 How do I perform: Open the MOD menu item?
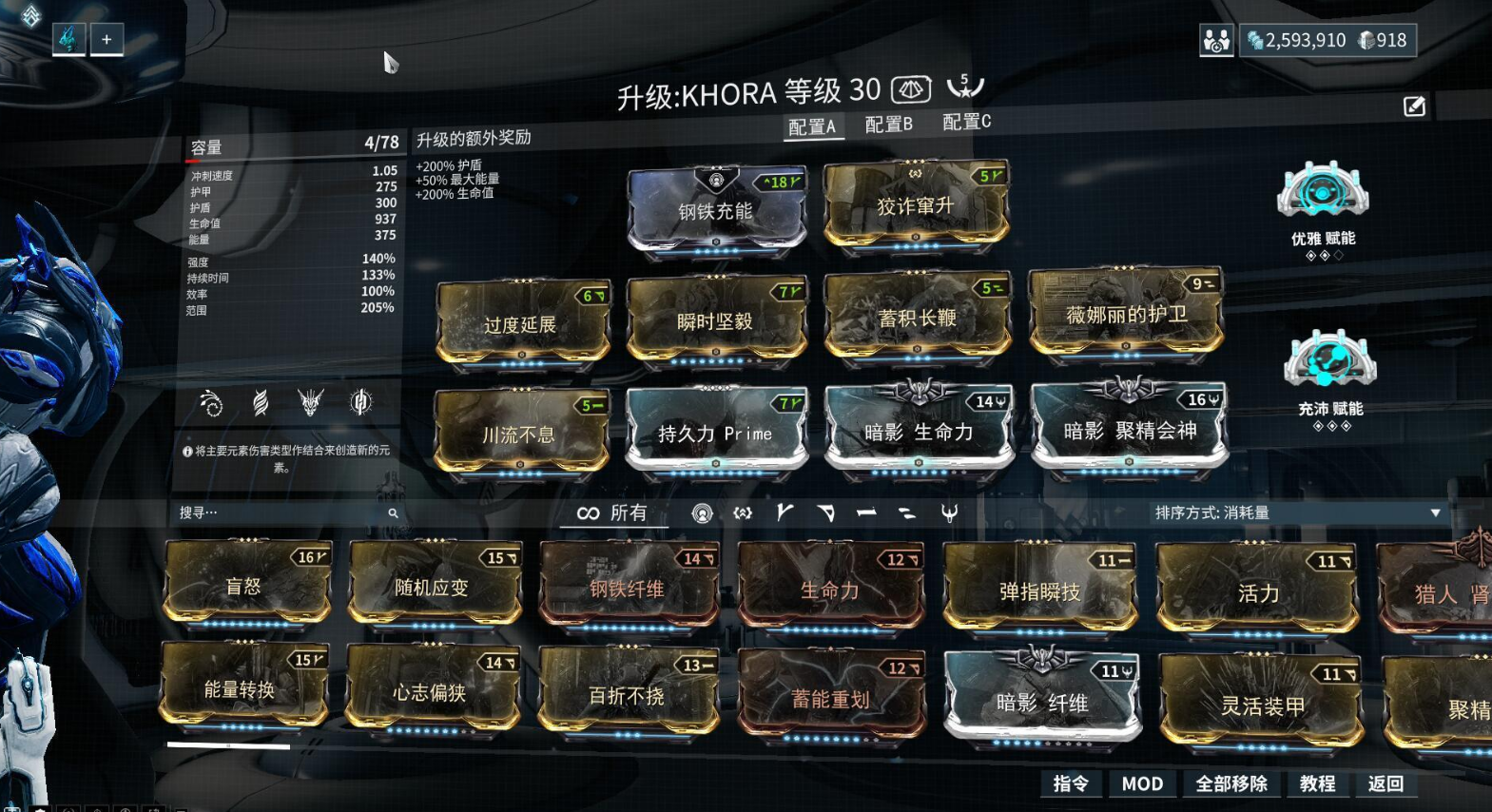[1142, 783]
